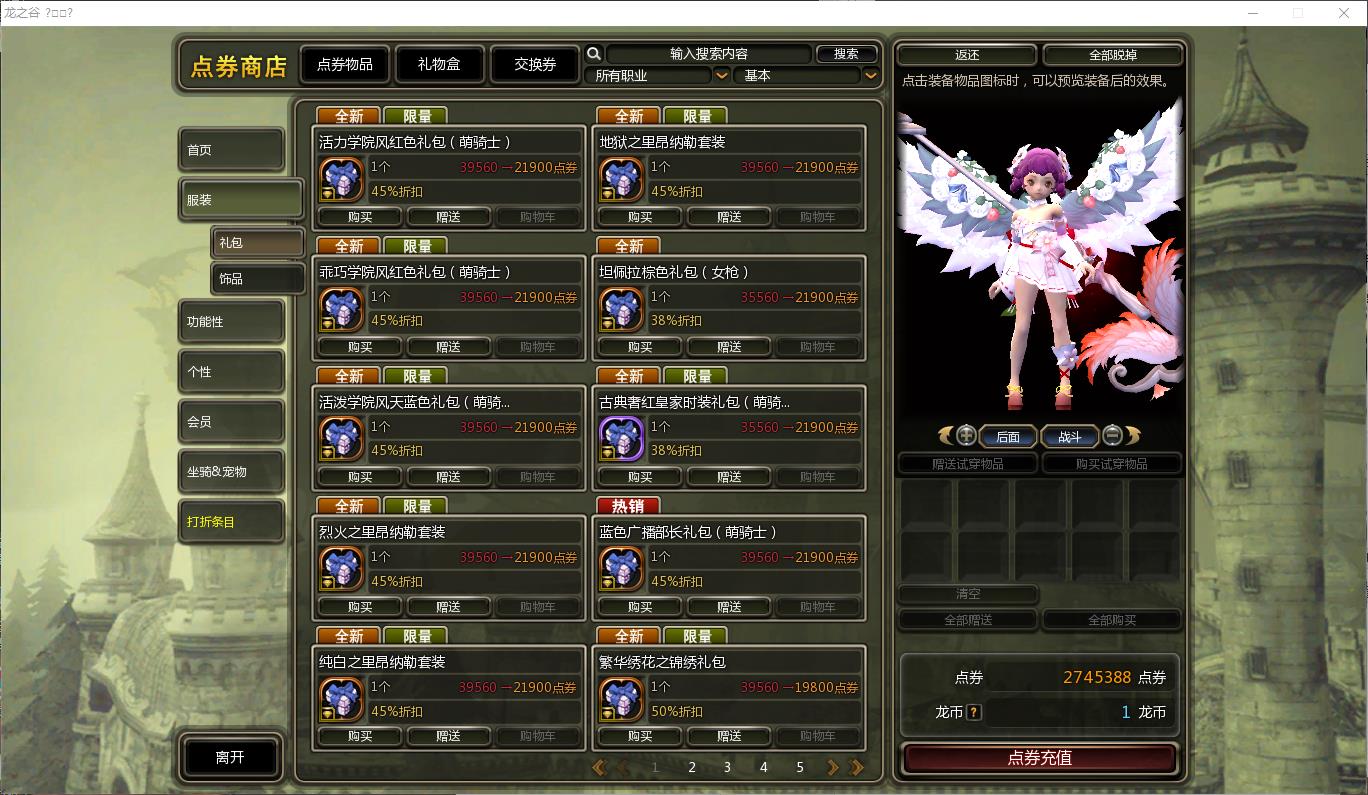Switch to the 礼物盒 tab
1368x795 pixels.
(x=439, y=63)
